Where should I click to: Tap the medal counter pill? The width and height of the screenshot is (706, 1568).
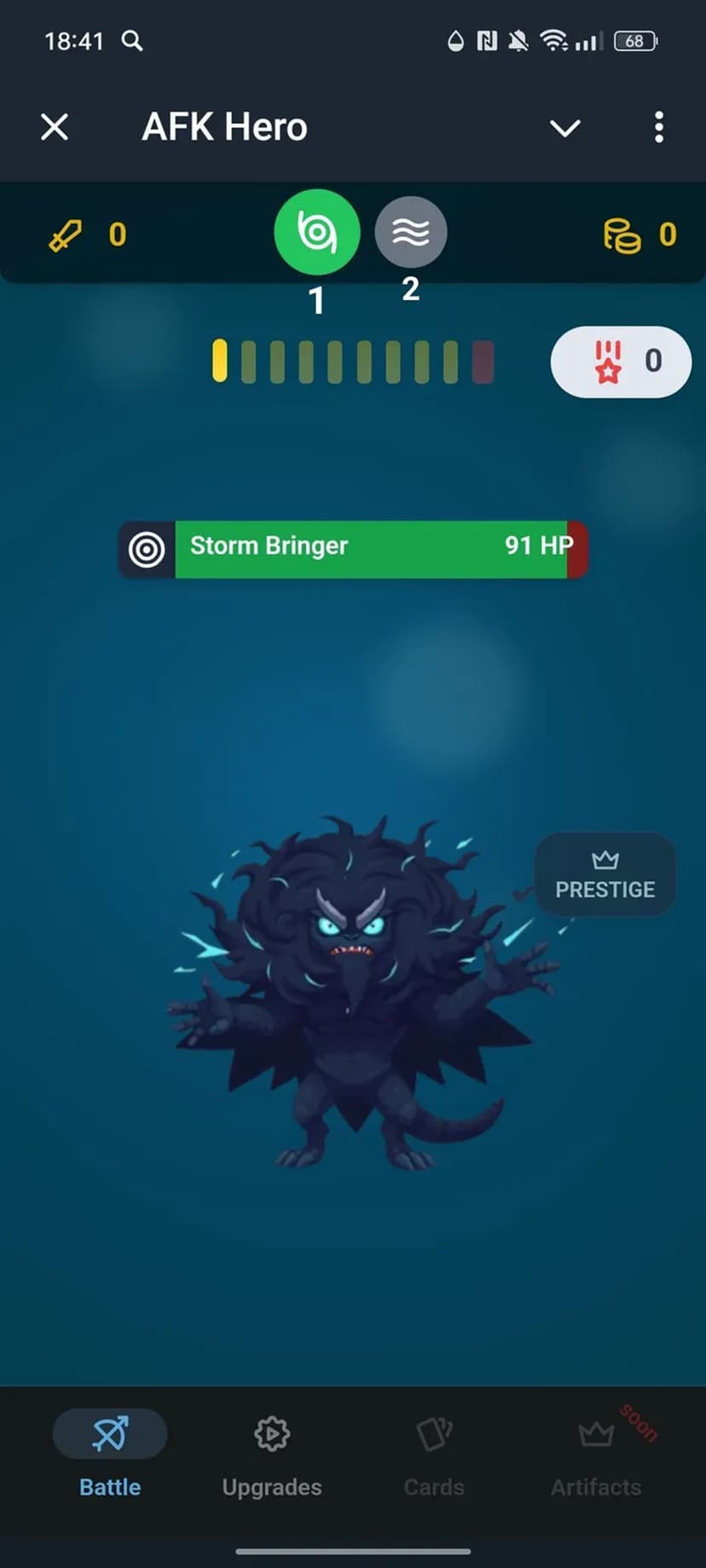click(621, 361)
